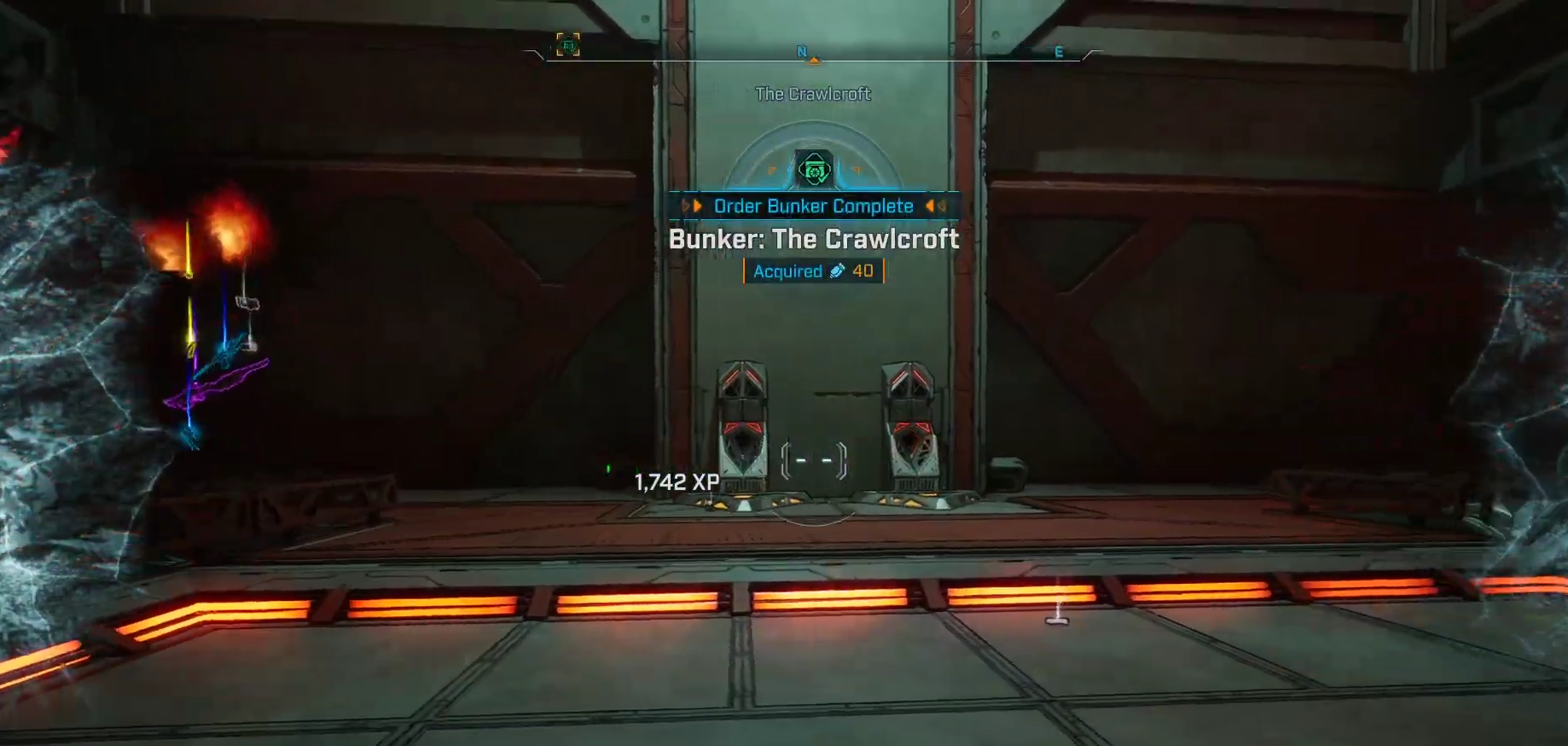Expand the left double-arrow on the banner
Screen dimensions: 1568x746
coord(693,206)
